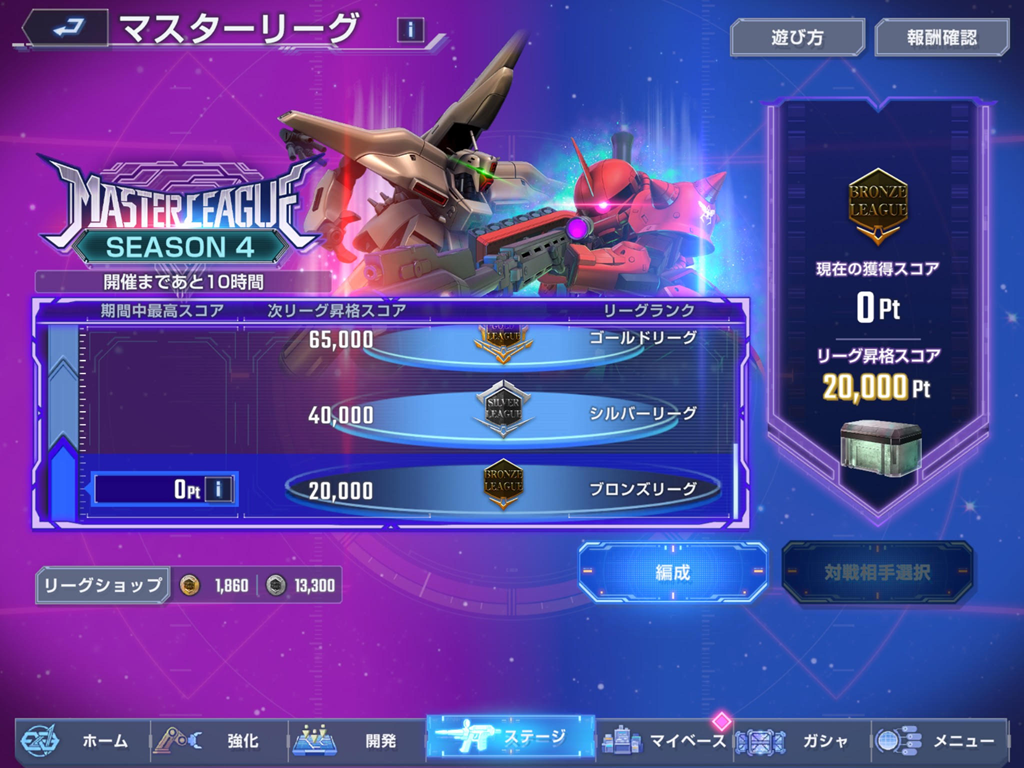View the promotion reward chest
The image size is (1024, 768).
877,445
